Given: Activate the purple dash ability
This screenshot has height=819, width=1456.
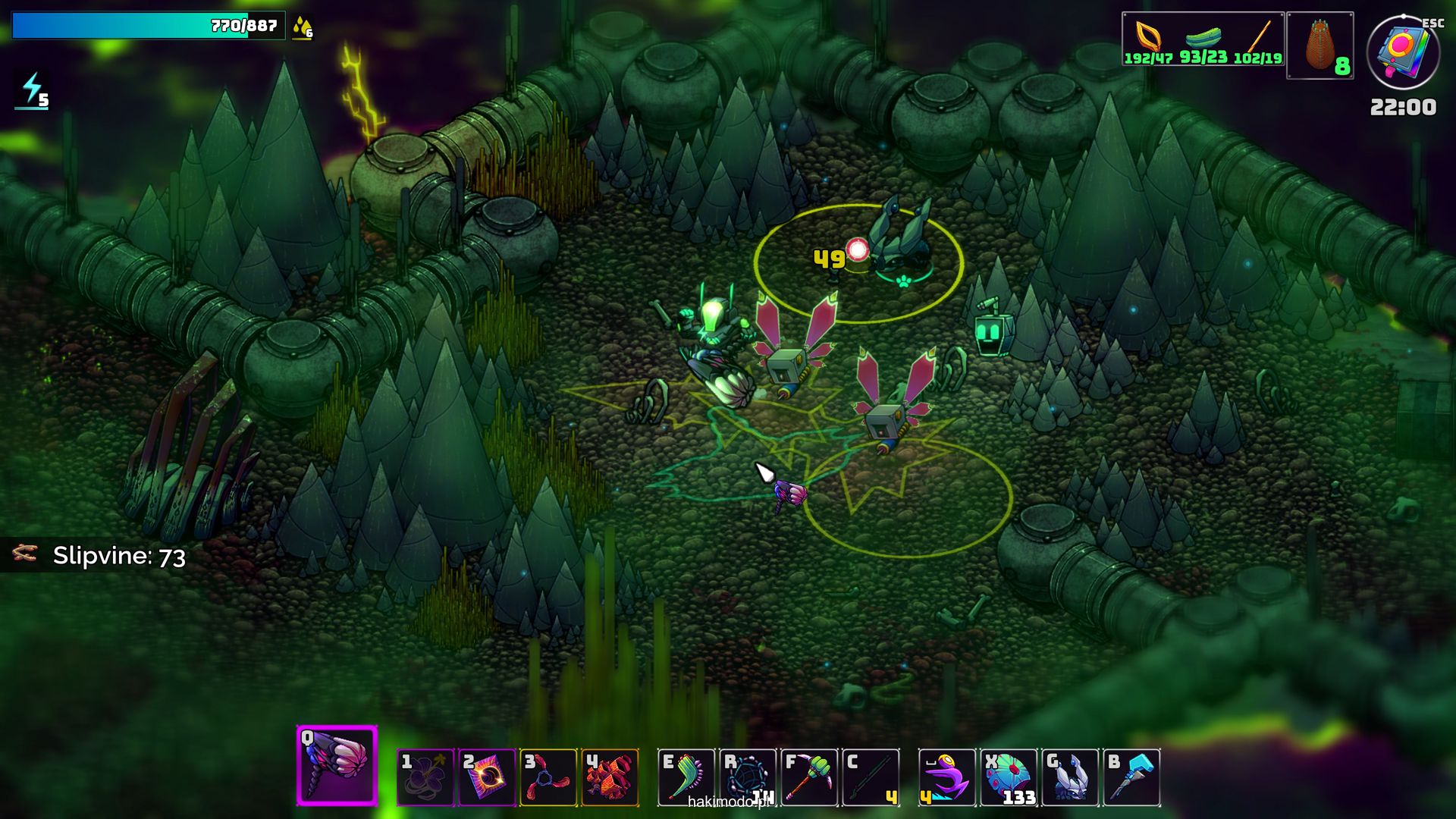Looking at the screenshot, I should pos(947,777).
